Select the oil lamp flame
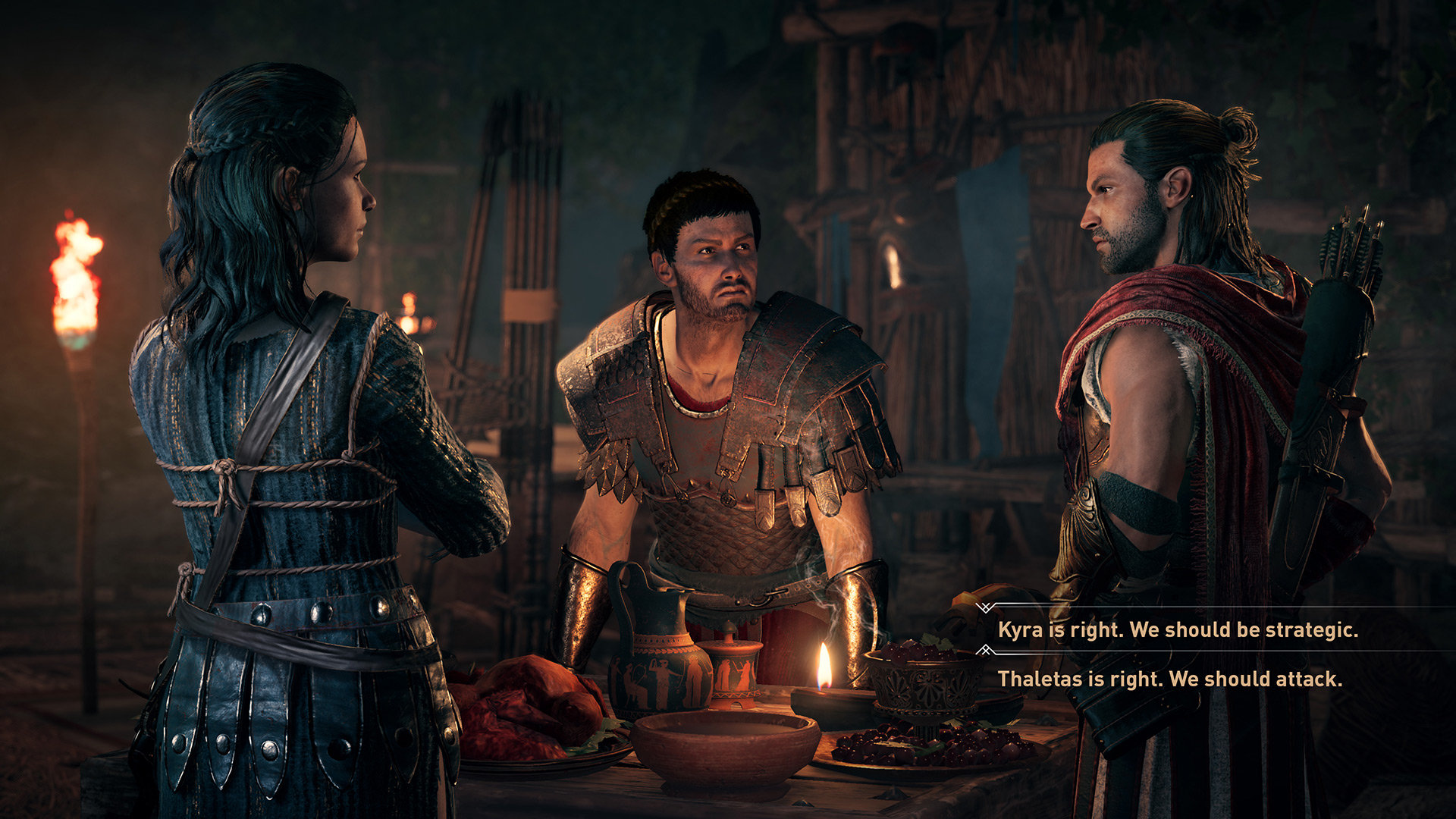This screenshot has height=819, width=1456. point(825,667)
